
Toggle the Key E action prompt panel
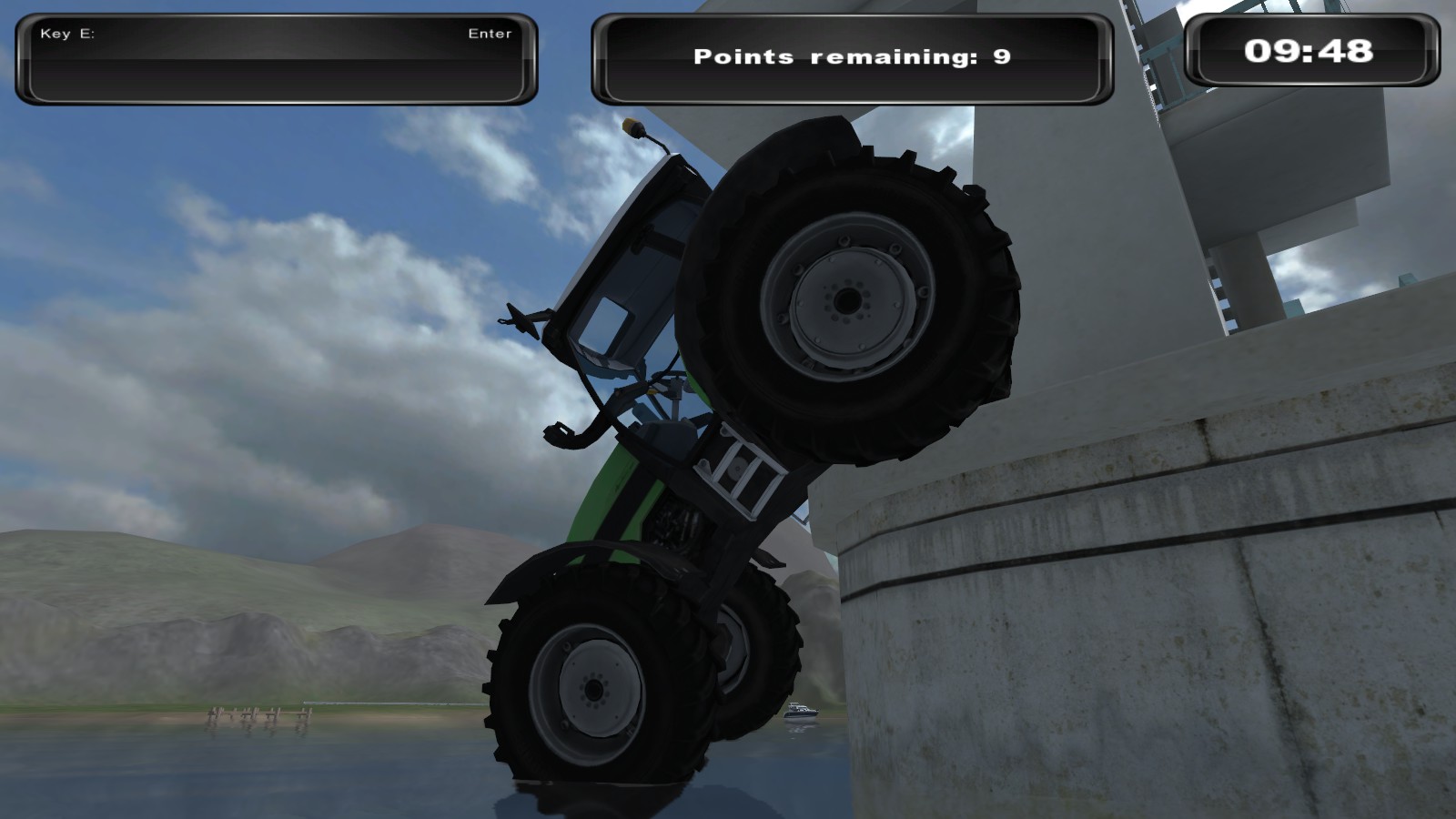[x=273, y=56]
